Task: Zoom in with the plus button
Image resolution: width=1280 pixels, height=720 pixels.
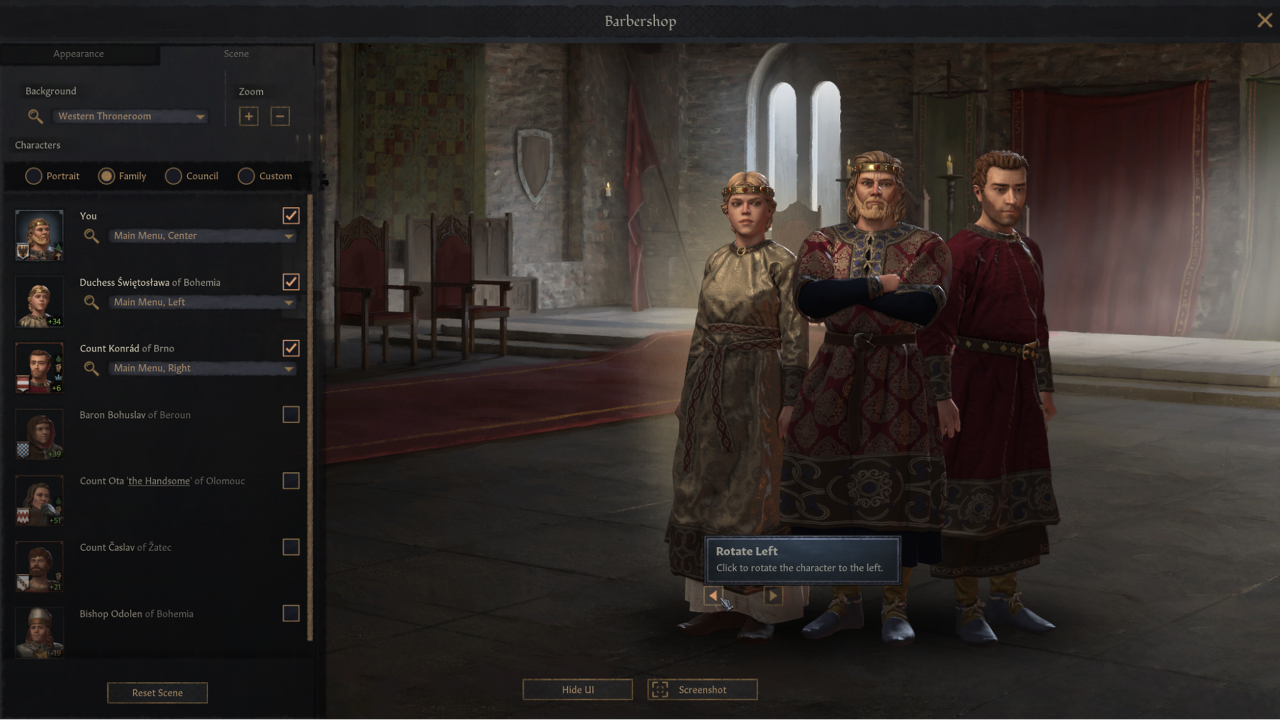Action: pos(249,116)
